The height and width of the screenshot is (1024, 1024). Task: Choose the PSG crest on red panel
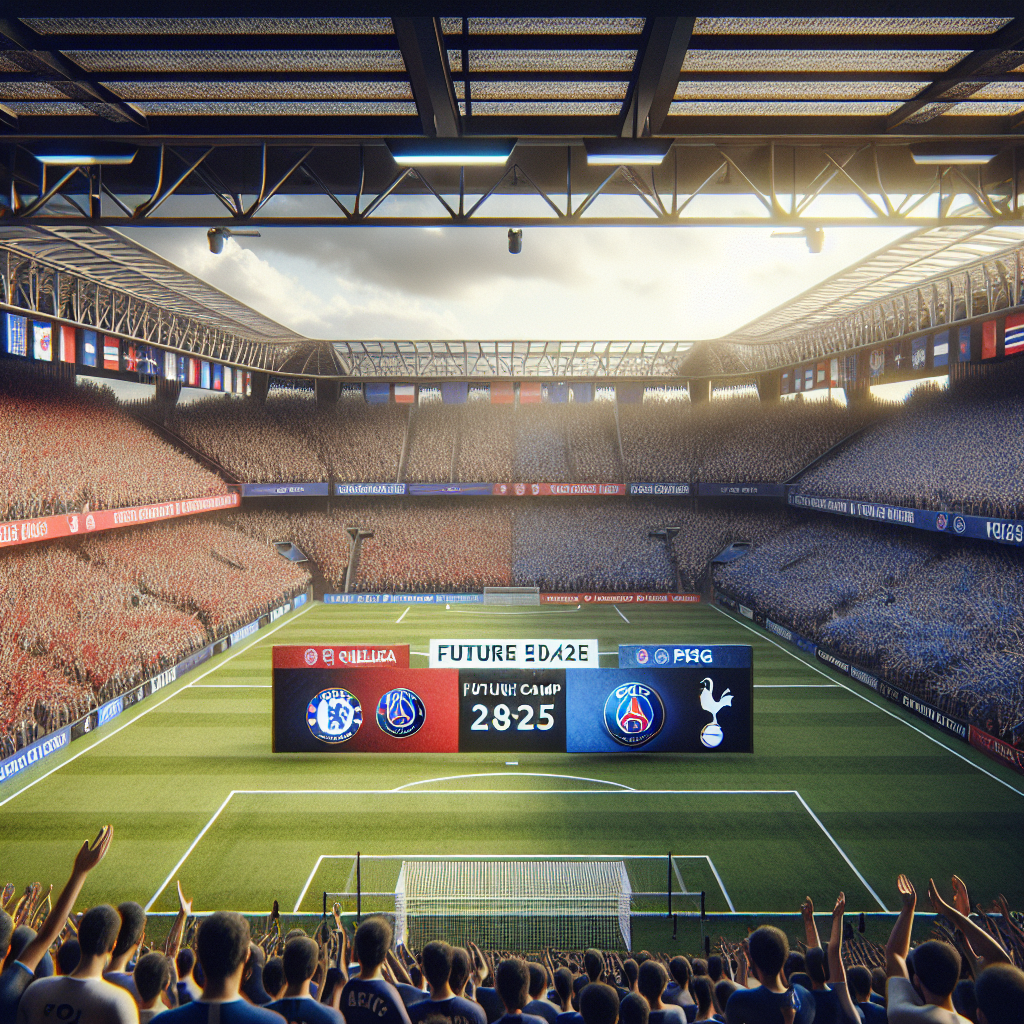click(x=400, y=713)
